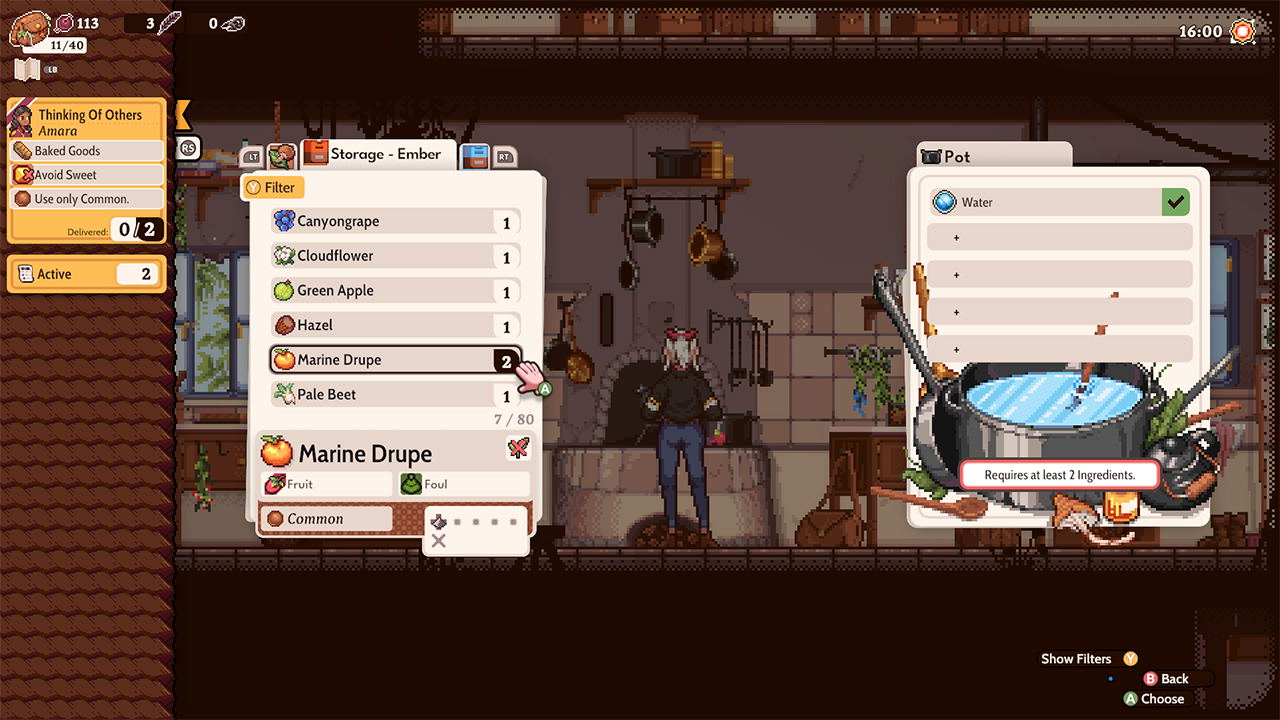Open the recipe book icon
Image resolution: width=1280 pixels, height=720 pixels.
pos(27,70)
